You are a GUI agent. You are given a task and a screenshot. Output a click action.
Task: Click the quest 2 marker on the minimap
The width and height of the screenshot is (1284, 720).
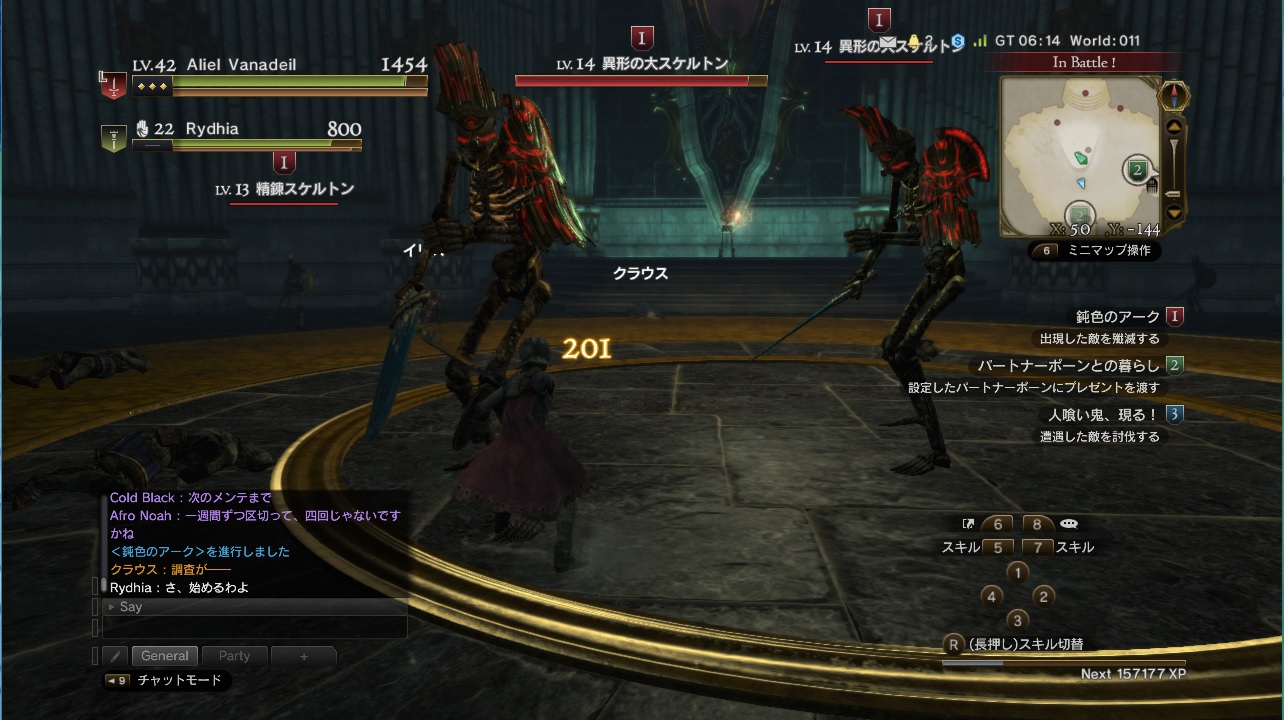1136,170
